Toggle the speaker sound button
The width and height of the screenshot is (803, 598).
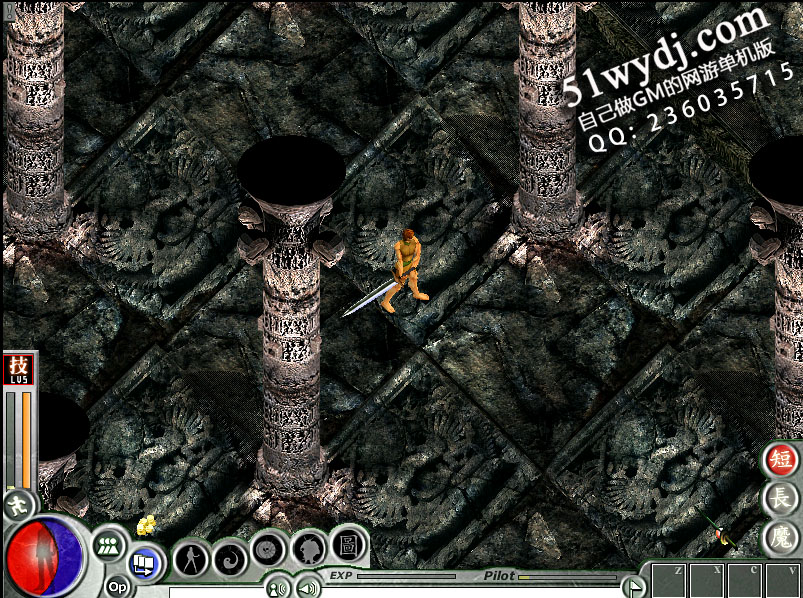(x=307, y=588)
